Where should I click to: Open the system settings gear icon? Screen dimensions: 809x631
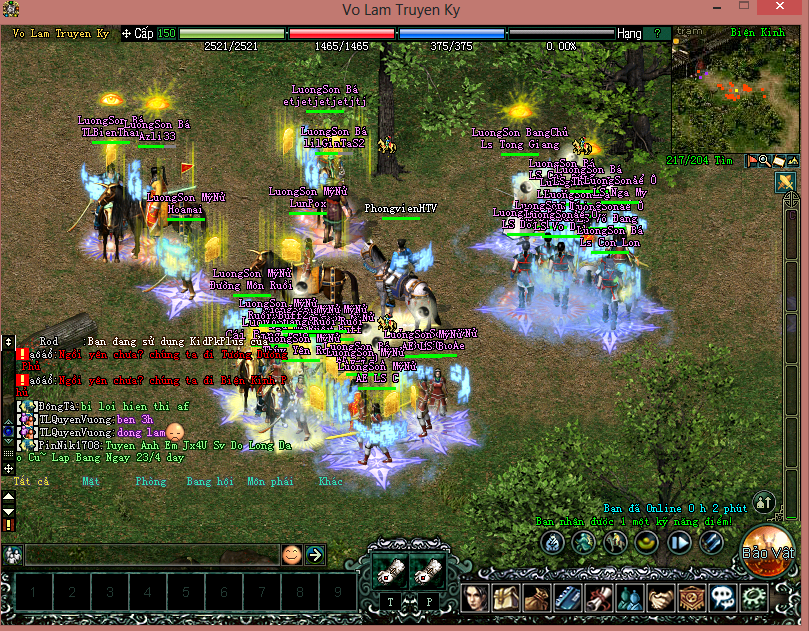pyautogui.click(x=753, y=598)
